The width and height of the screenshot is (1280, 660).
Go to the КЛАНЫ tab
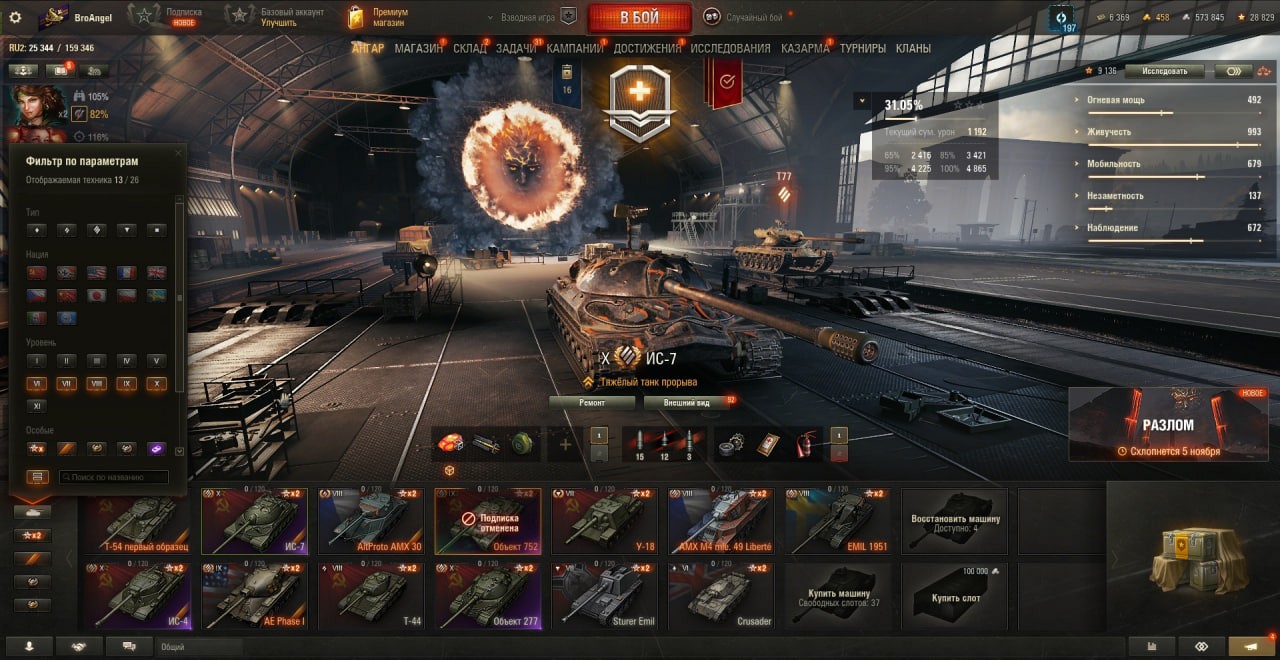click(913, 48)
